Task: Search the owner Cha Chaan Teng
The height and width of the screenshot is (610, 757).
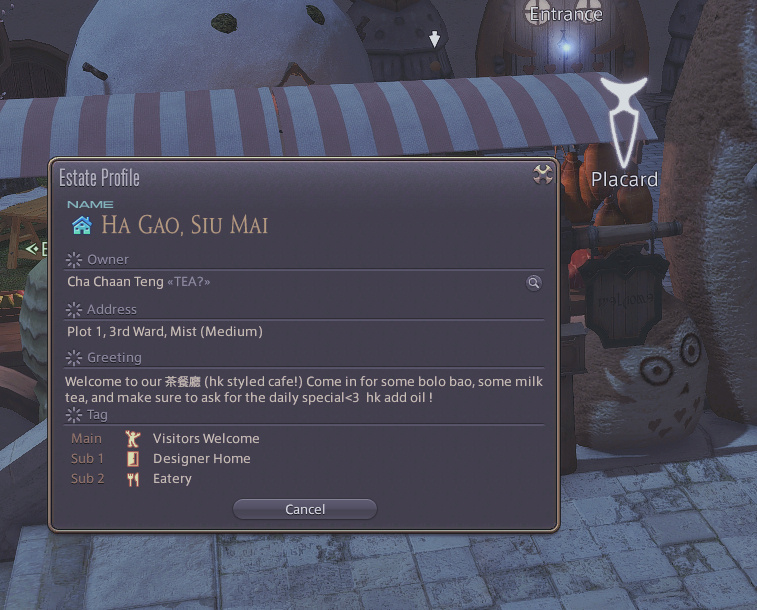Action: [534, 283]
